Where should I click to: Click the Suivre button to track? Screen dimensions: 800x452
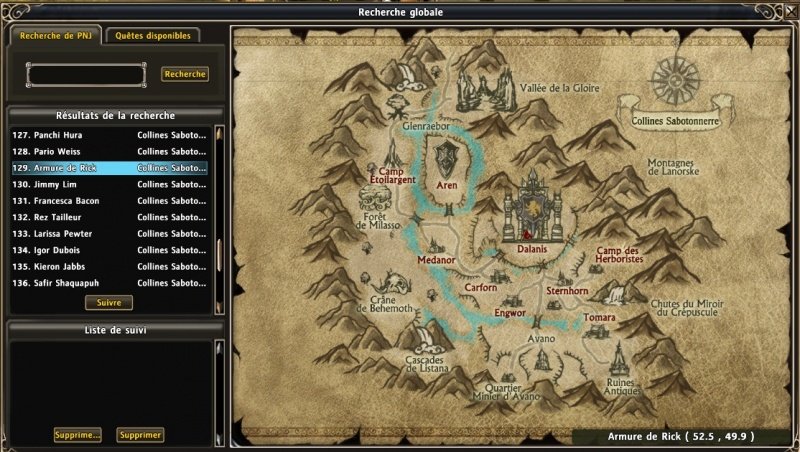point(108,302)
